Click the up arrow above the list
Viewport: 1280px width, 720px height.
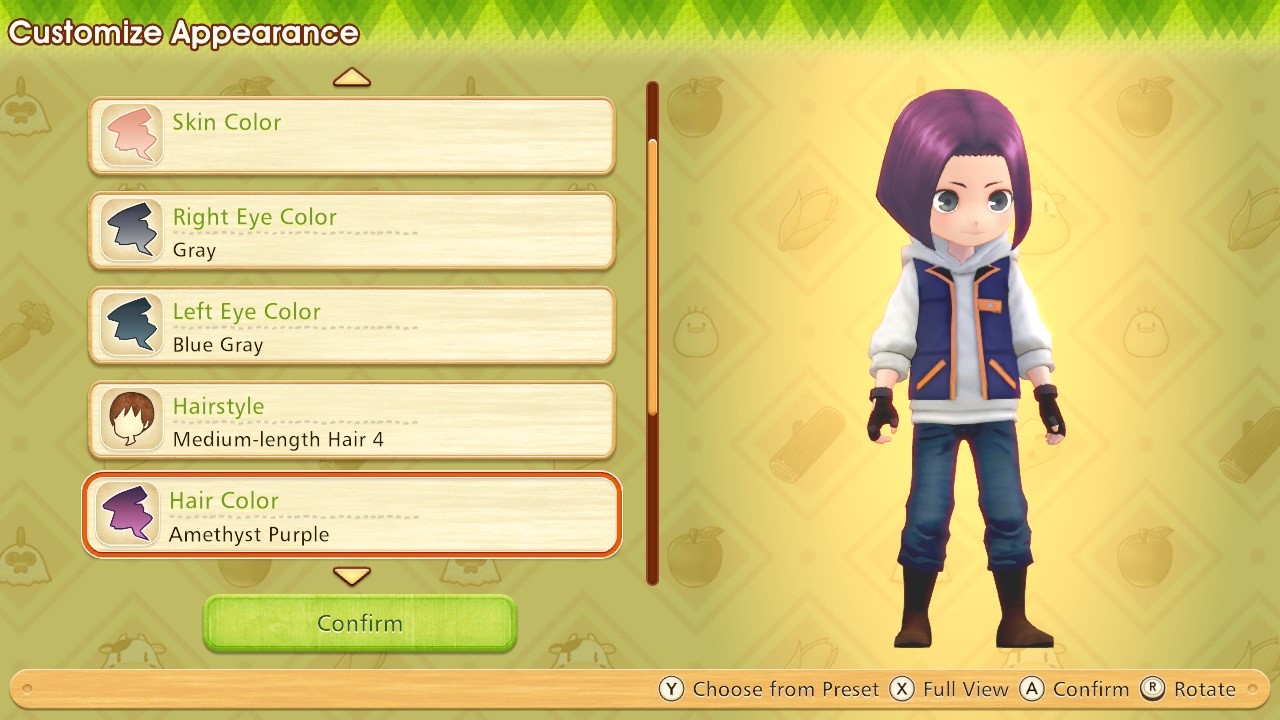352,78
